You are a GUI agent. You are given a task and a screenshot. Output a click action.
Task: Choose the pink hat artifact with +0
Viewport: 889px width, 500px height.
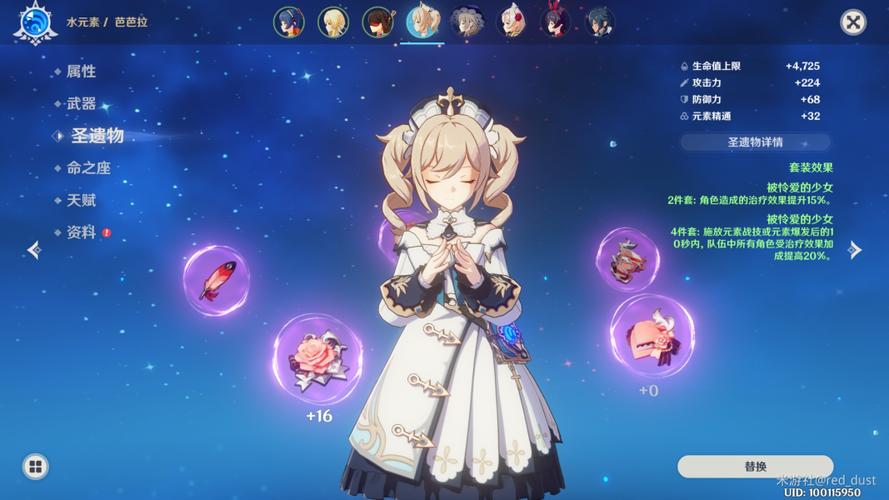(x=652, y=336)
